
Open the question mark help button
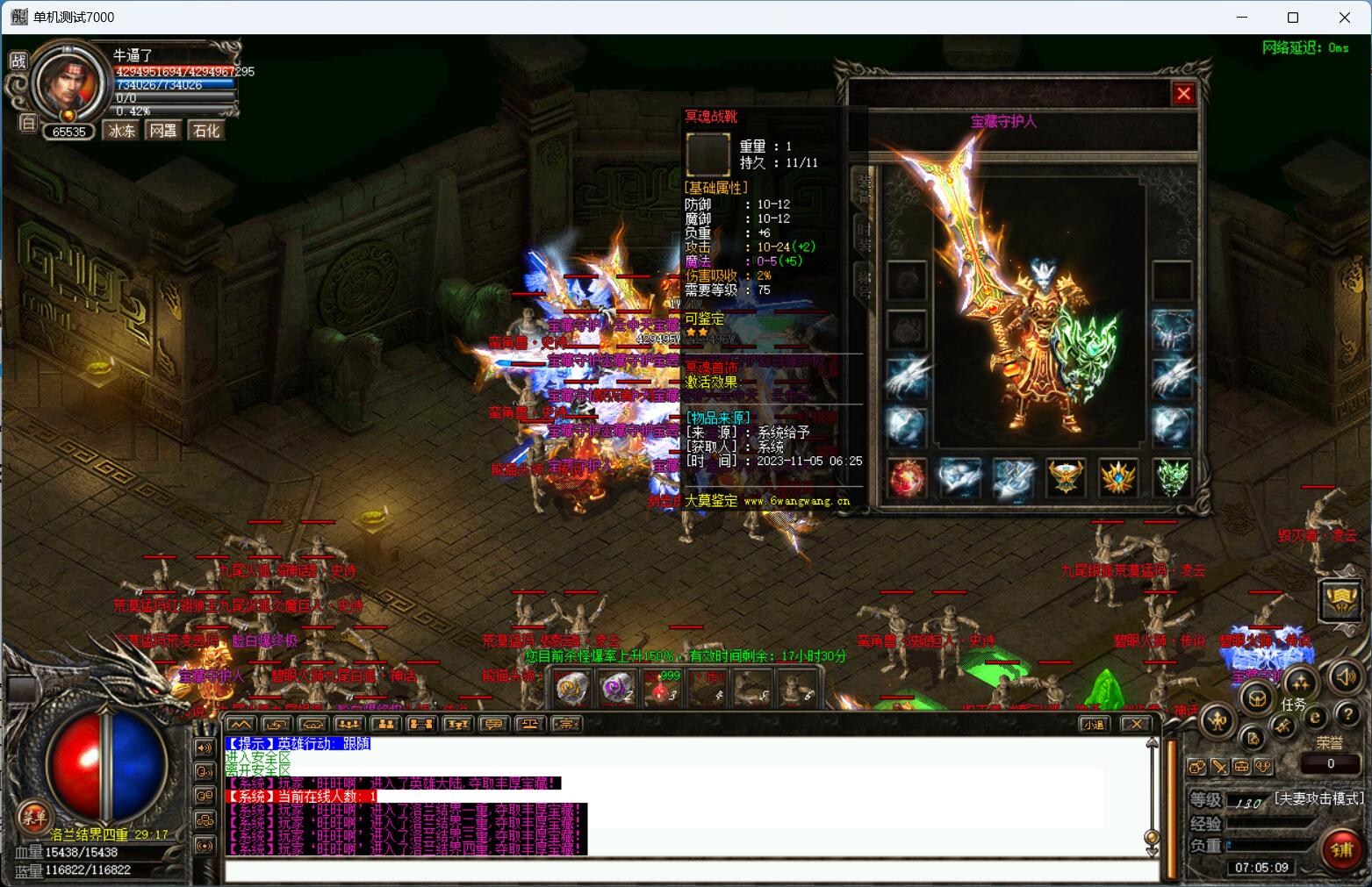pyautogui.click(x=1347, y=714)
